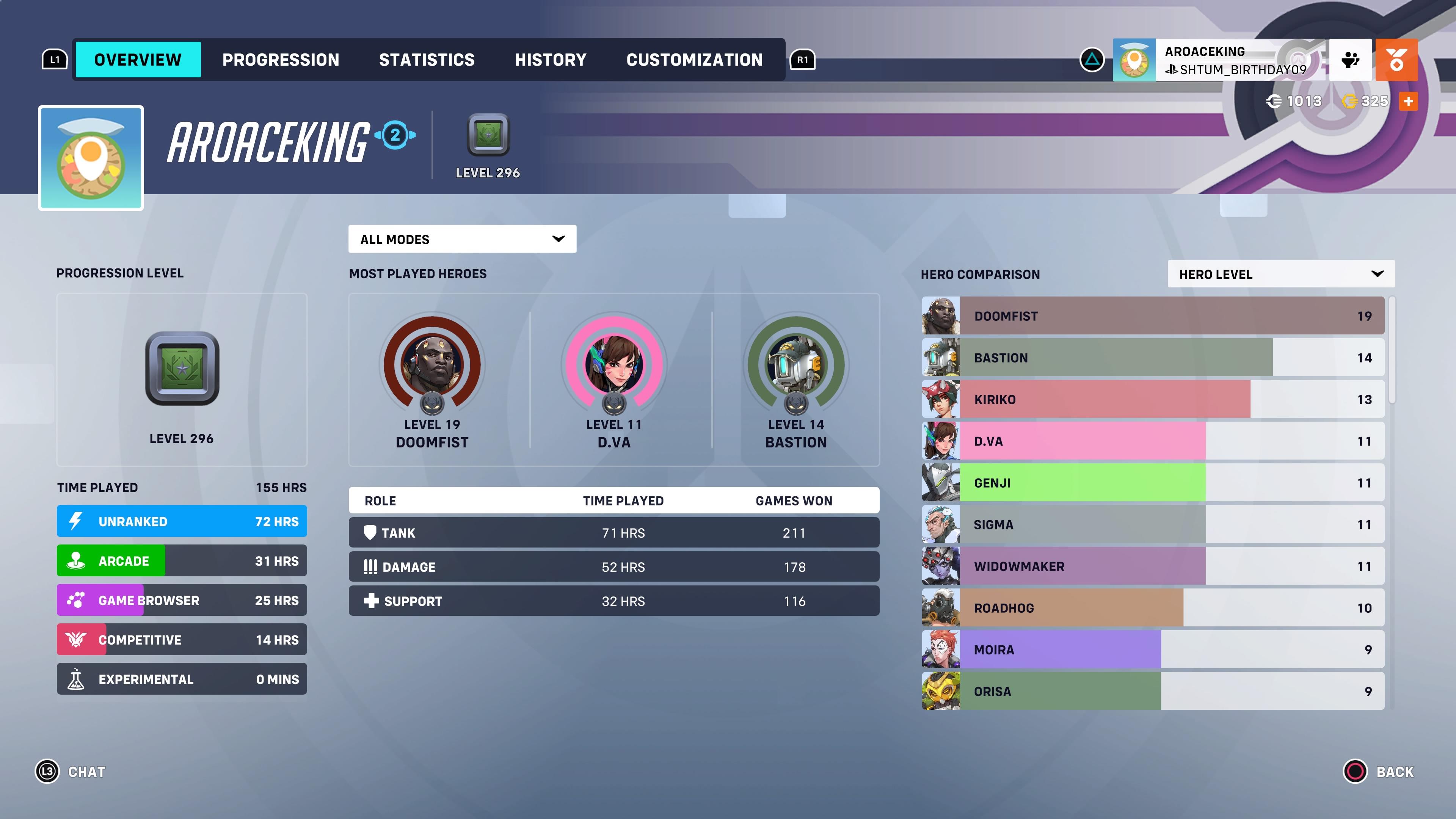Click the Arcade joystick icon
This screenshot has width=1456, height=819.
click(x=75, y=560)
